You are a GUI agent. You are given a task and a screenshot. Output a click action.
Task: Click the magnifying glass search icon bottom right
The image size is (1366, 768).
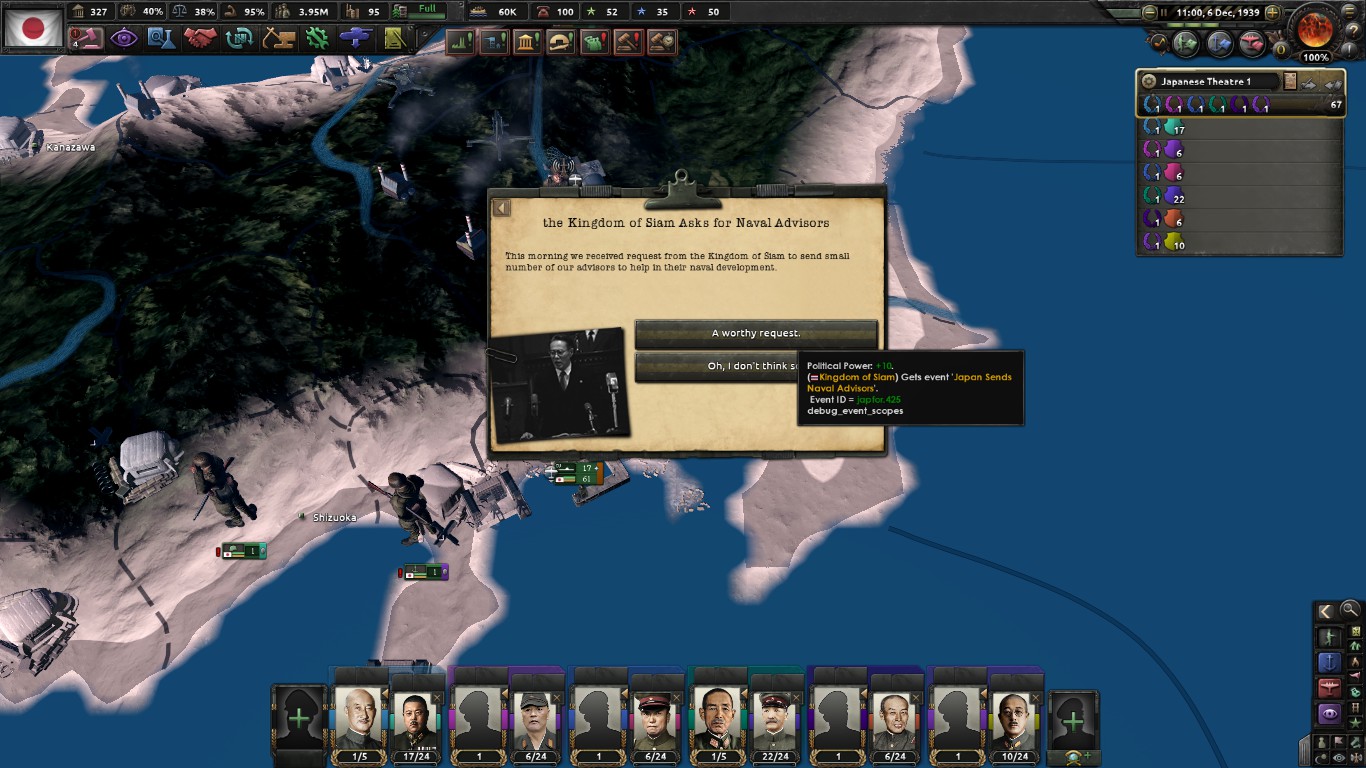(x=1350, y=610)
